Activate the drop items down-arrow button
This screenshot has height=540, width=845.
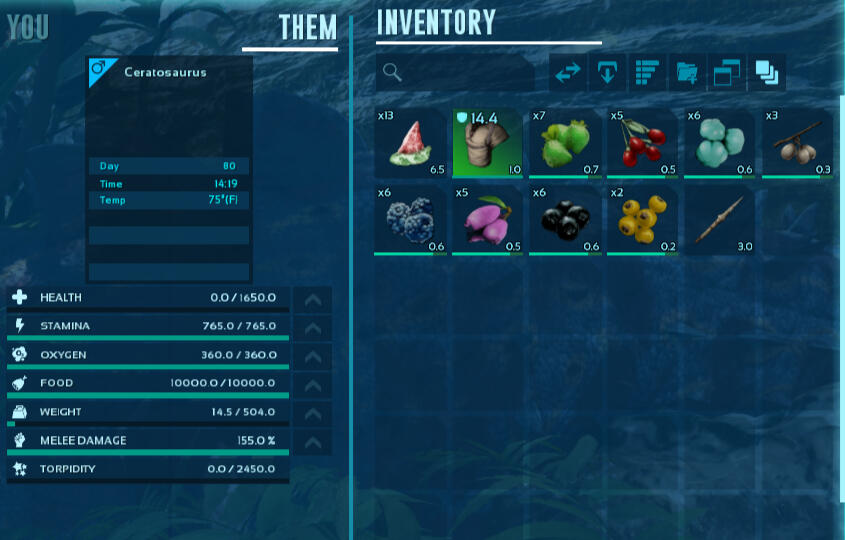(x=608, y=73)
